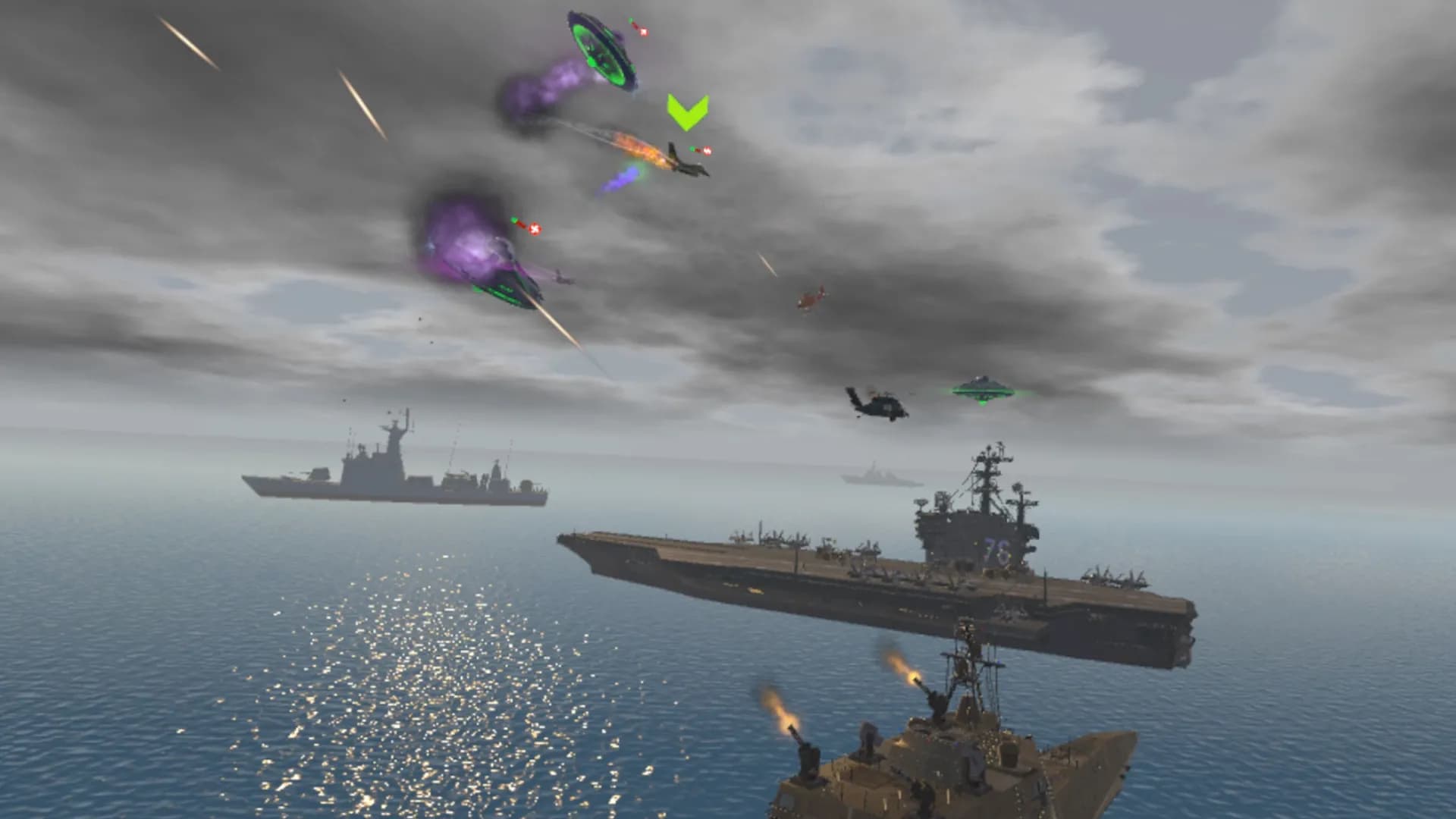Select the red crossed-missile marker near the damaged UFO

[535, 229]
